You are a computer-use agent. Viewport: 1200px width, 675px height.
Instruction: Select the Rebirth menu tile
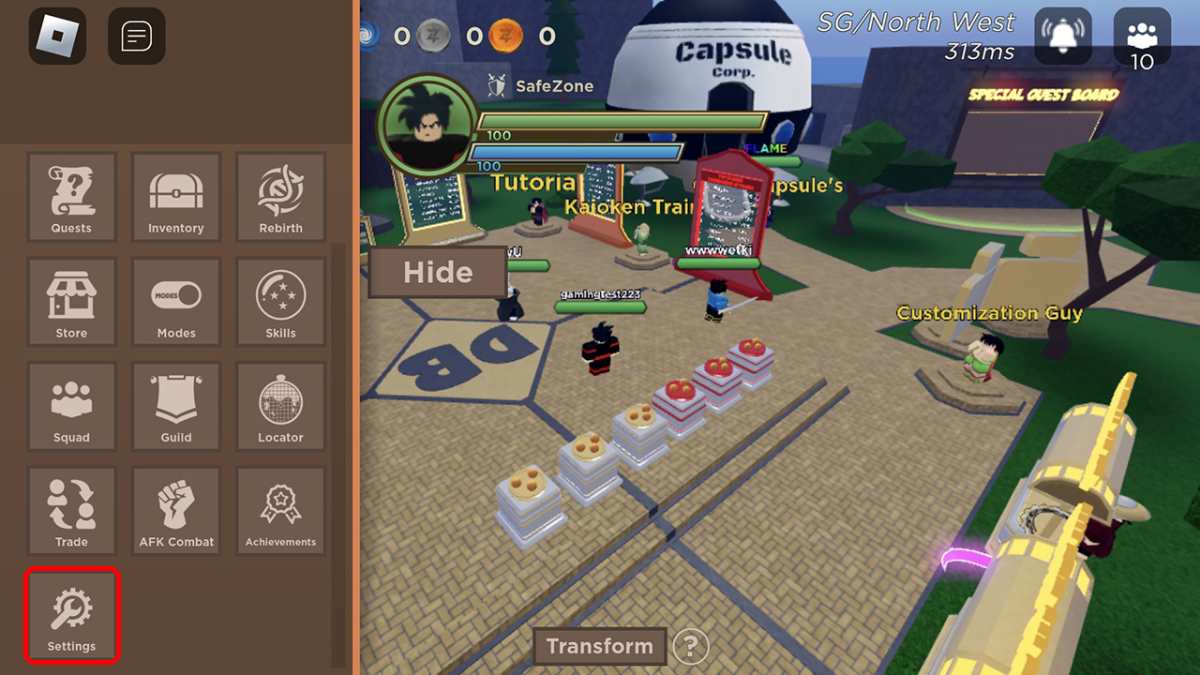[280, 196]
